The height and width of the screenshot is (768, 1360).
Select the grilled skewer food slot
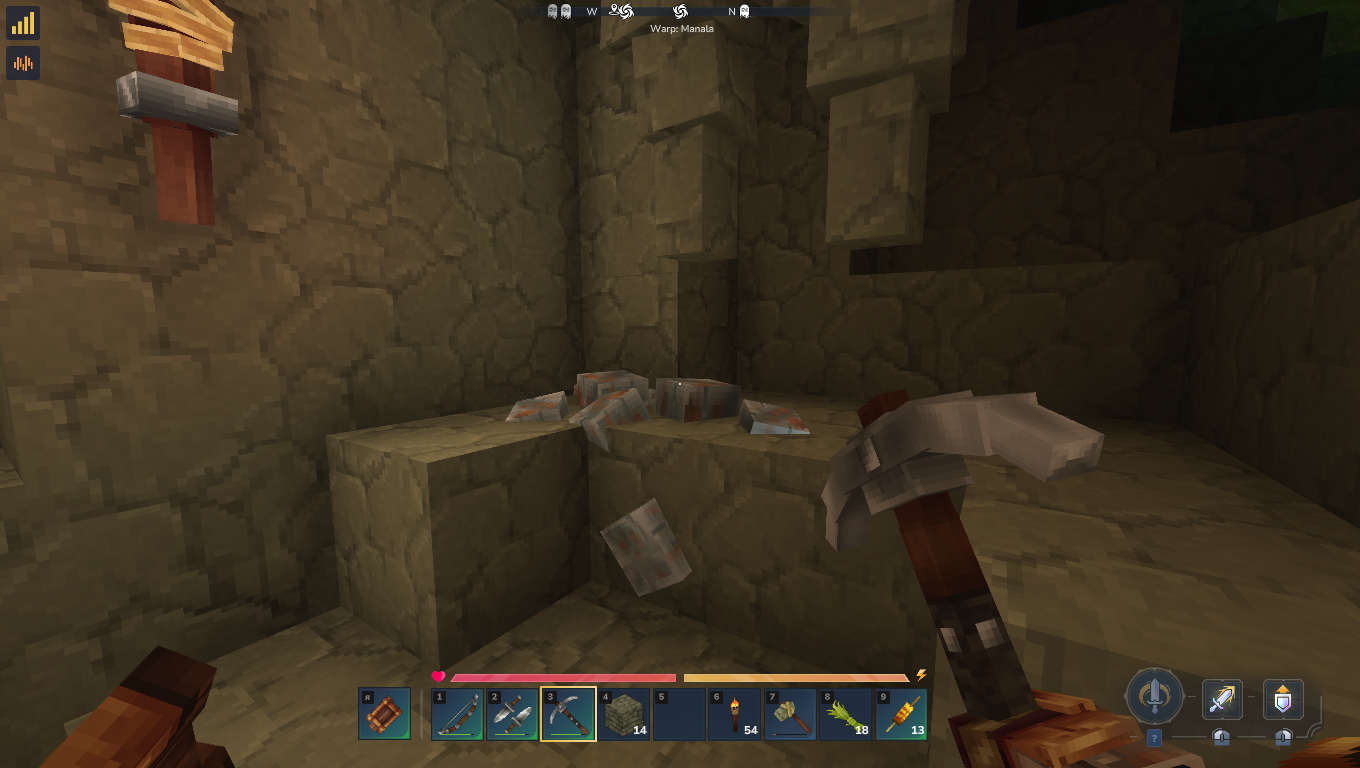pyautogui.click(x=902, y=714)
